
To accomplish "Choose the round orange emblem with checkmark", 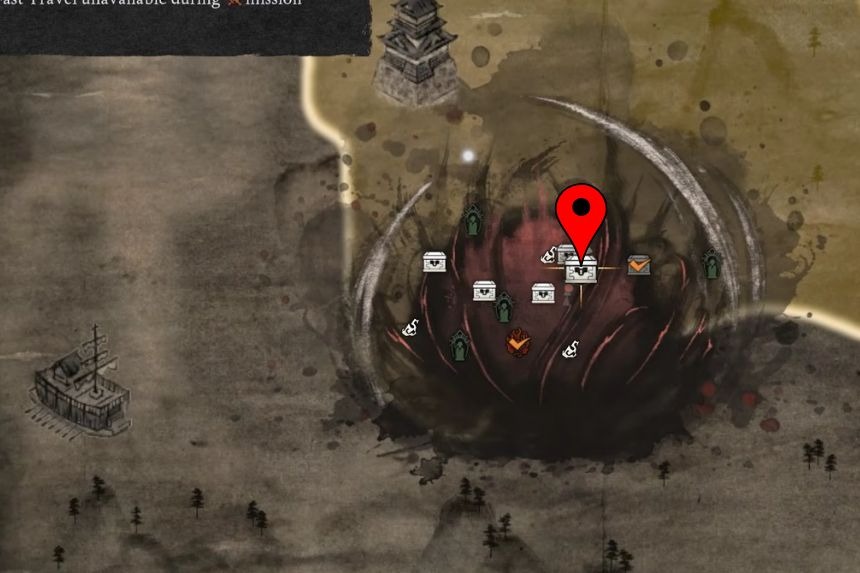I will tap(518, 344).
